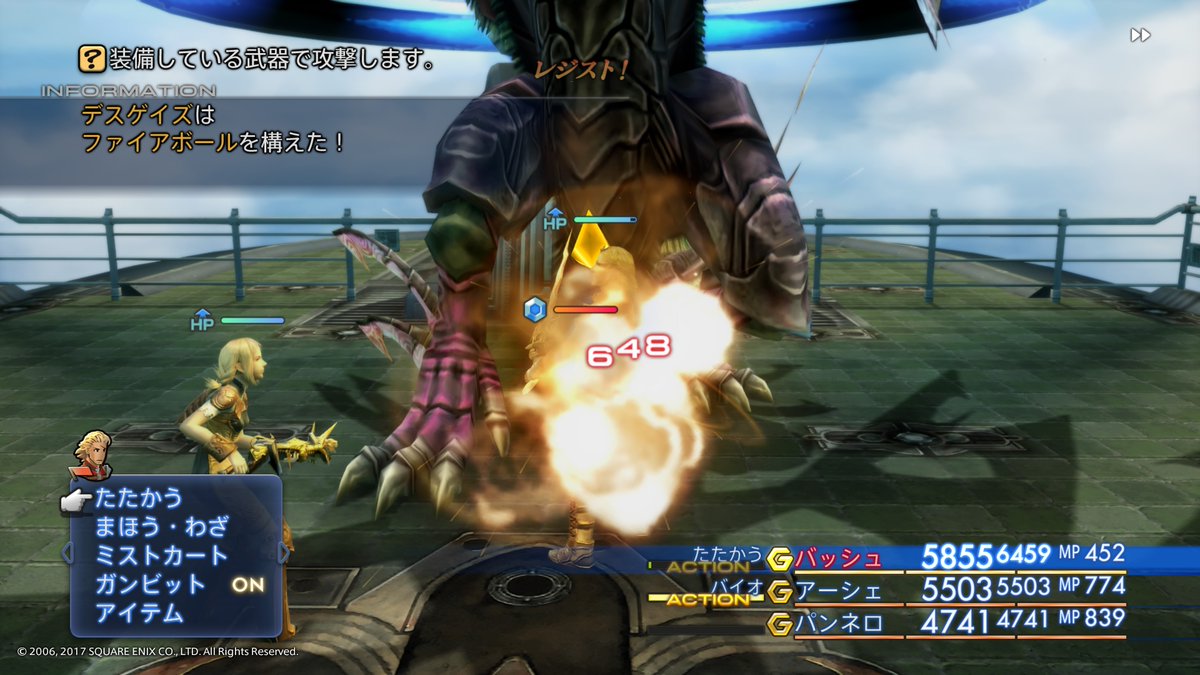Click the right arrow of the command menu
Viewport: 1200px width, 675px height.
click(x=284, y=552)
